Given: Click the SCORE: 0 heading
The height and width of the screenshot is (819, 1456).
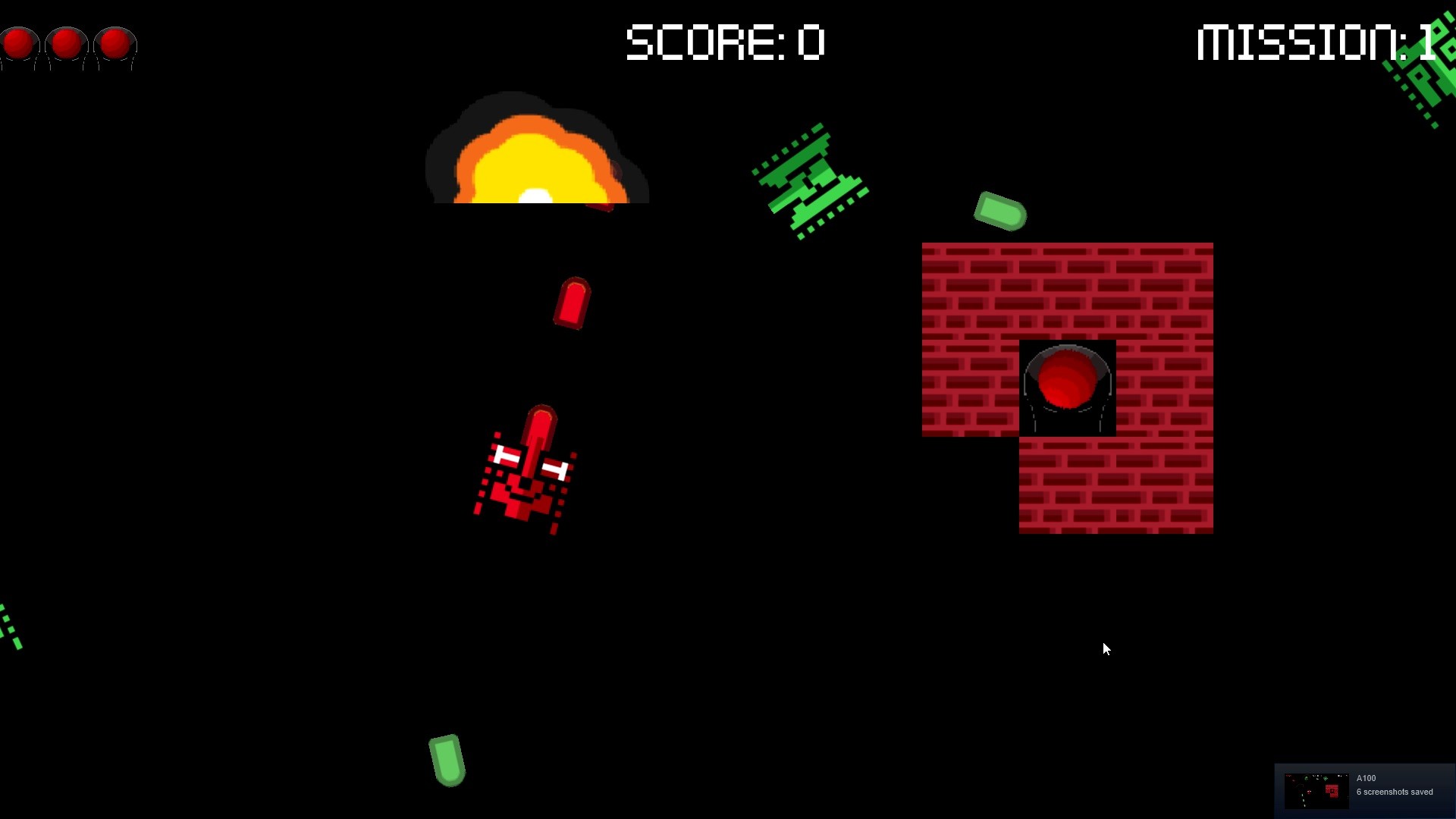Looking at the screenshot, I should pyautogui.click(x=724, y=43).
